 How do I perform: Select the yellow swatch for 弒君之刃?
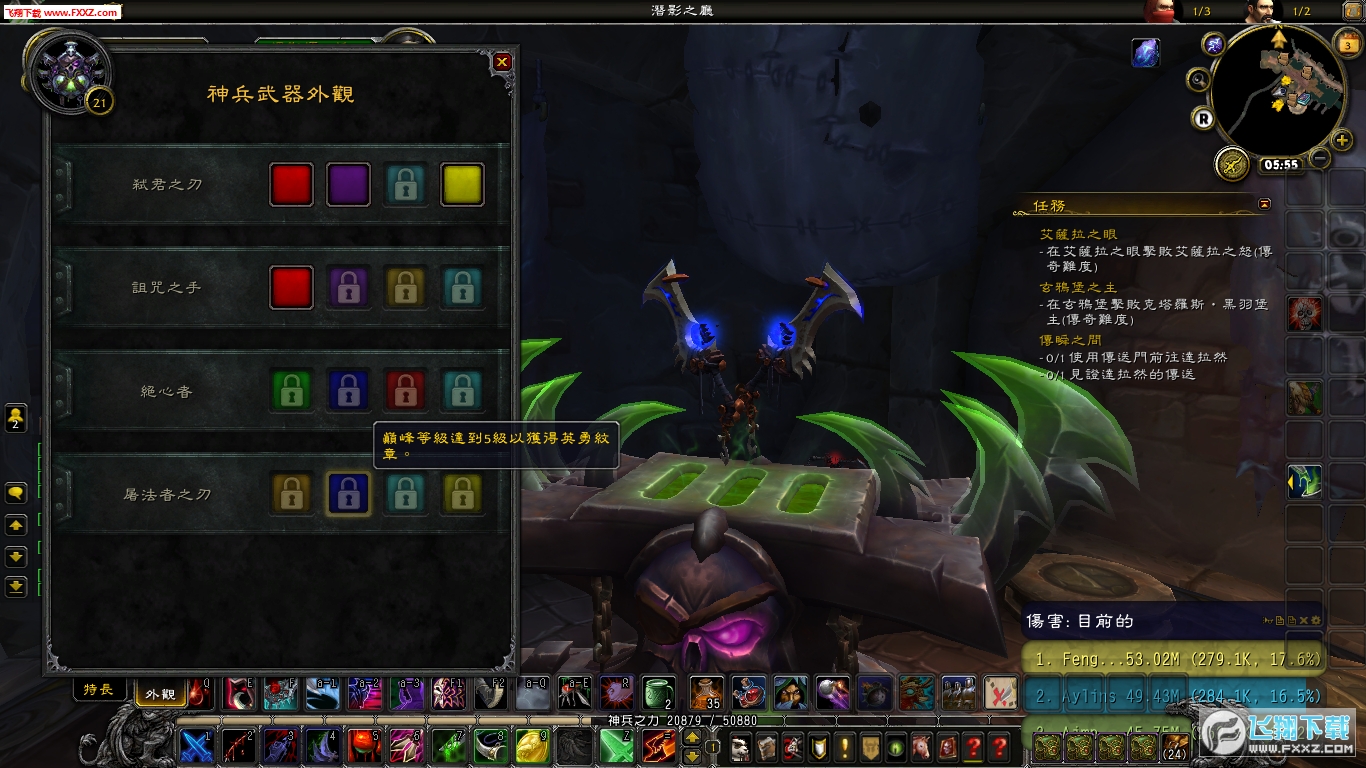[462, 185]
